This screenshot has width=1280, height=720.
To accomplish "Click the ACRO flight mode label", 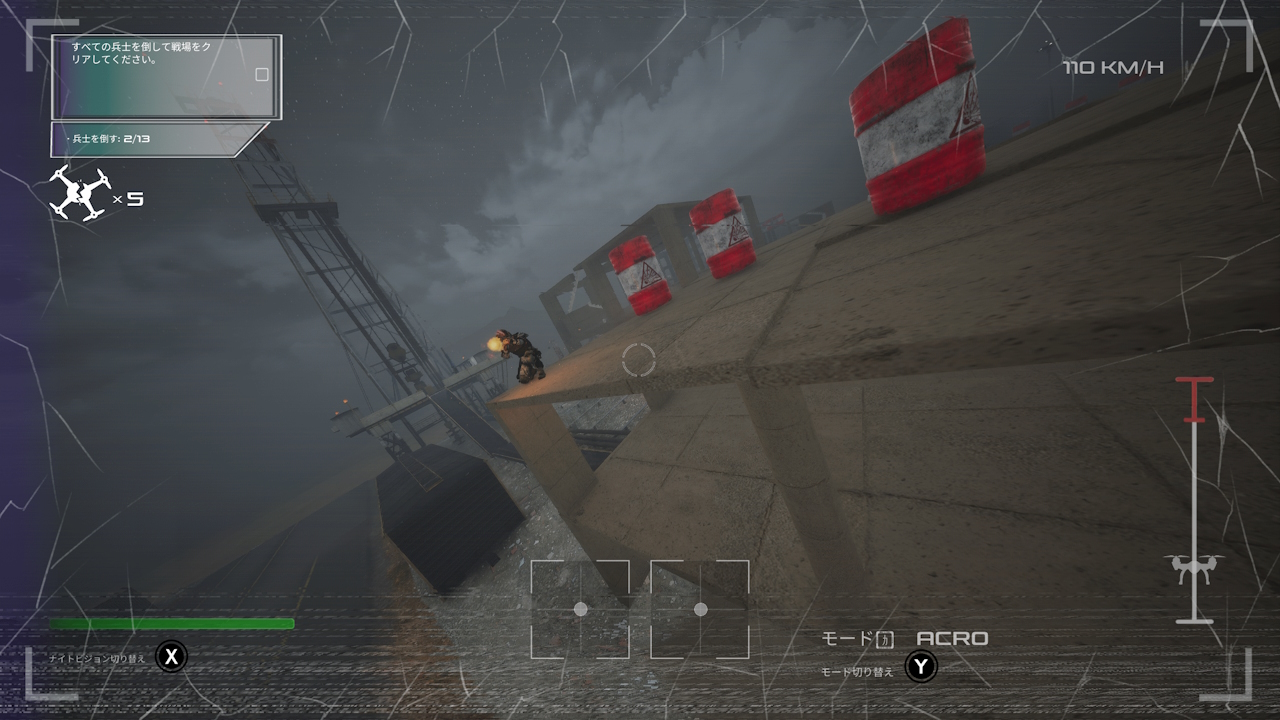I will click(952, 638).
